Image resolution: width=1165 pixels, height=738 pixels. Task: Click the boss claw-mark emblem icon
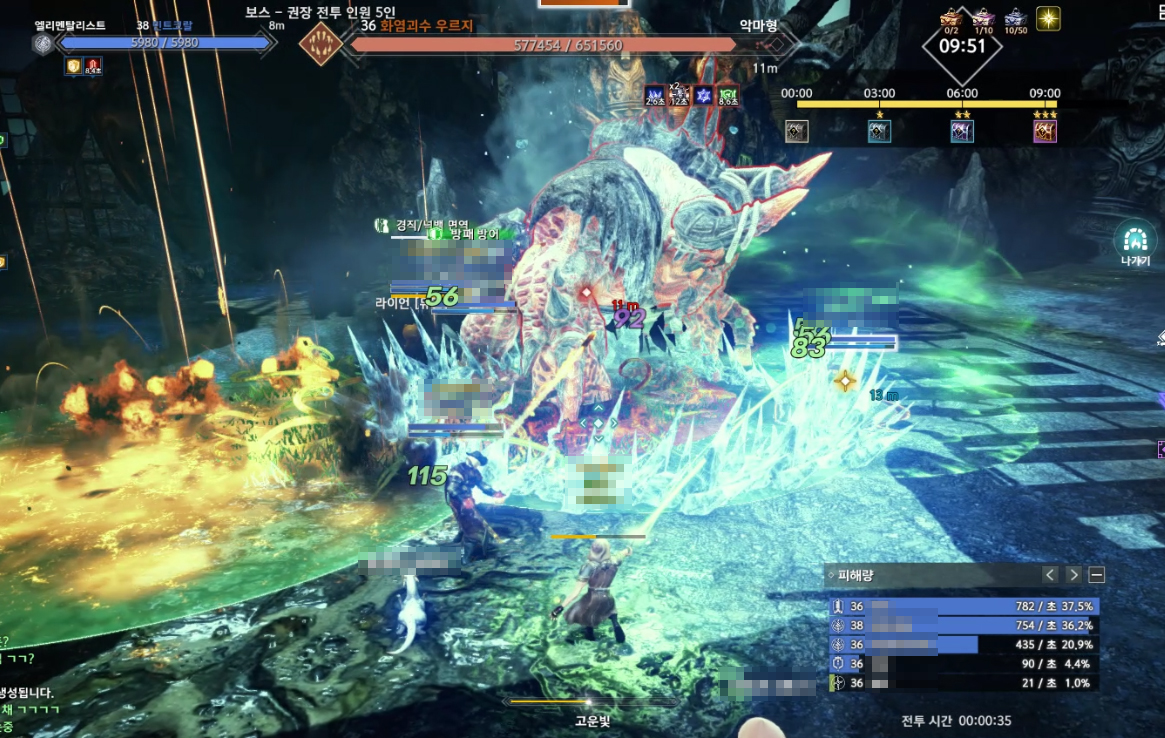[321, 44]
